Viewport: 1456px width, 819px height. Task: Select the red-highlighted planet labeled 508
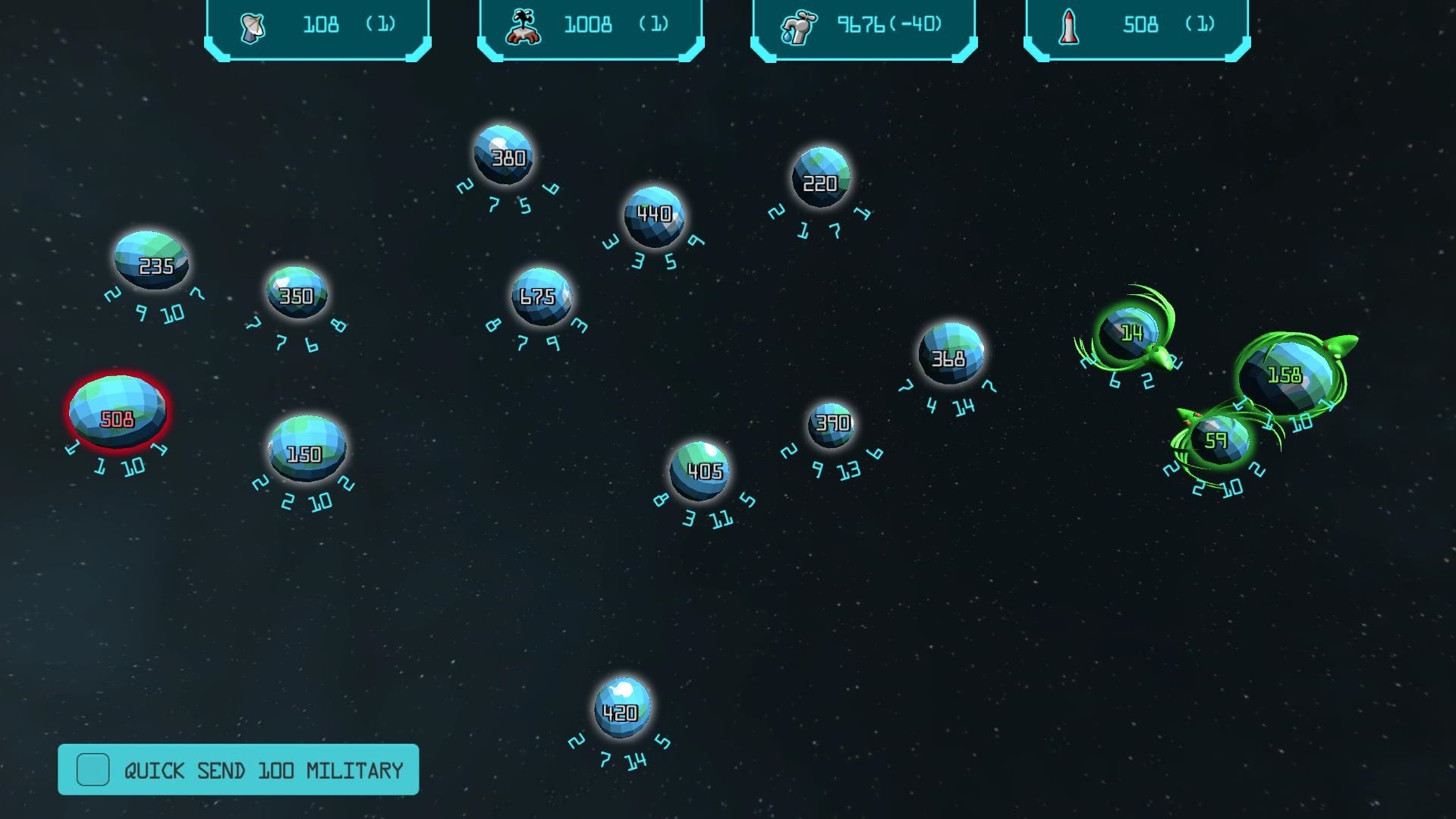pyautogui.click(x=117, y=412)
